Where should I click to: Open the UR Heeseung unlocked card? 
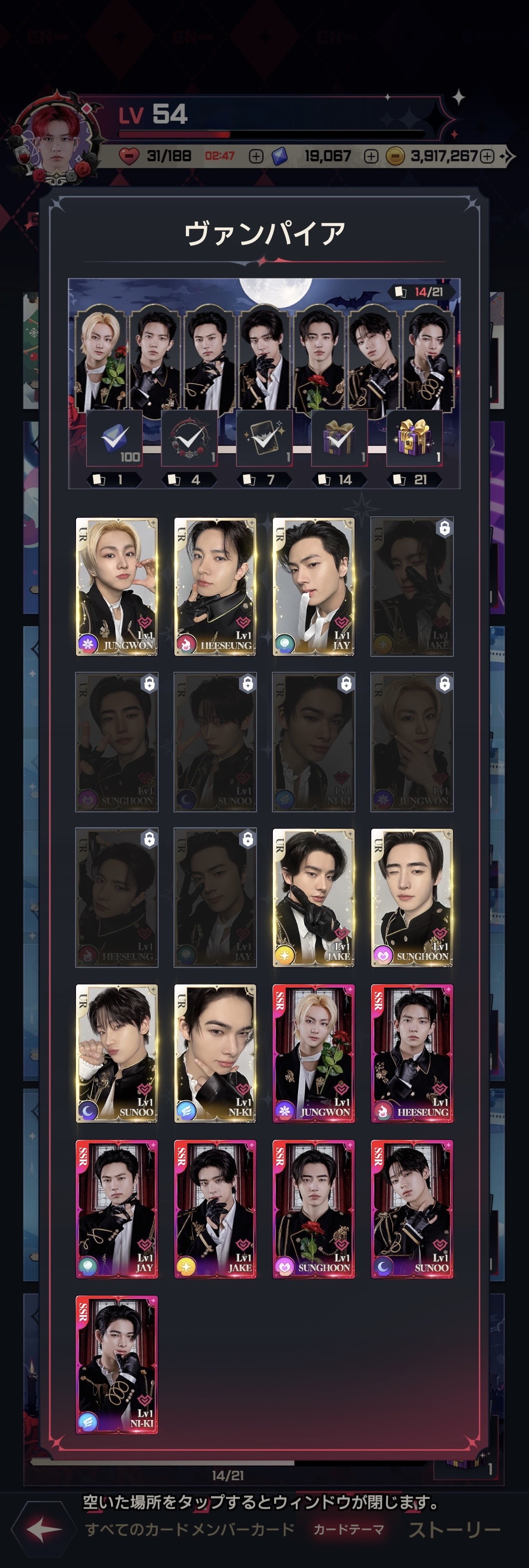tap(215, 586)
